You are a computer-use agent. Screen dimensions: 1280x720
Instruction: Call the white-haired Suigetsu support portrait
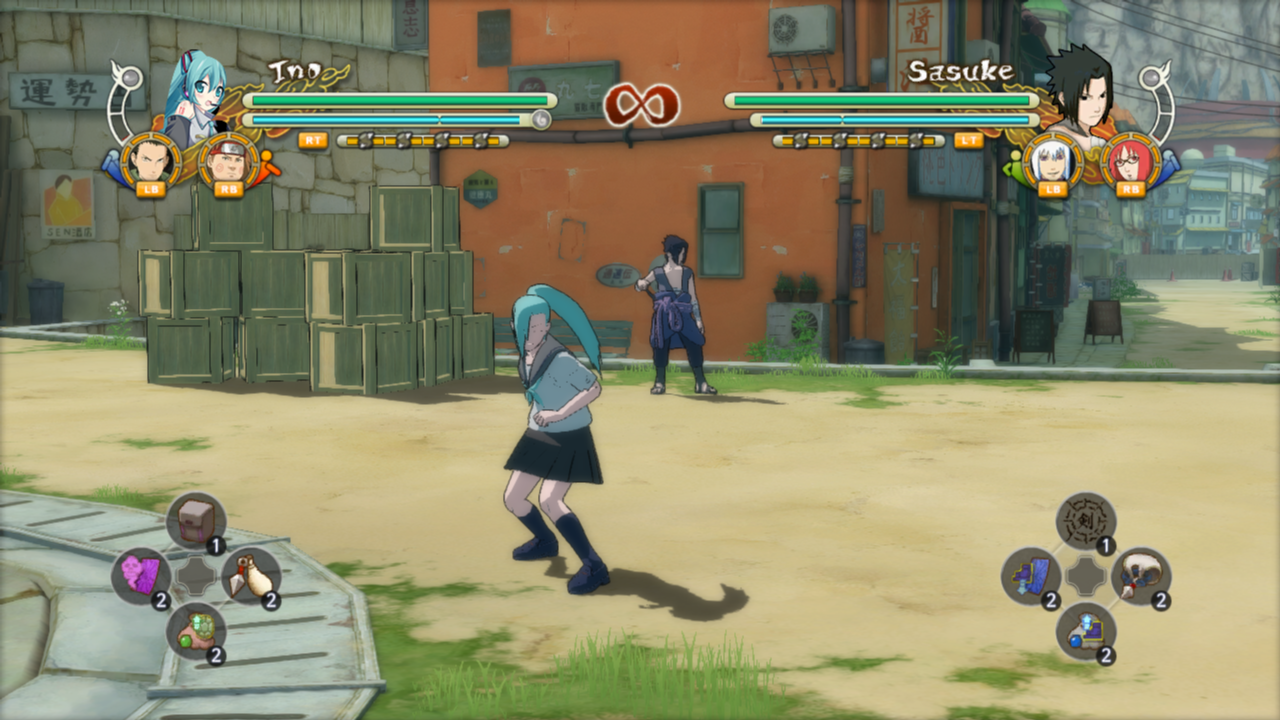click(1052, 159)
